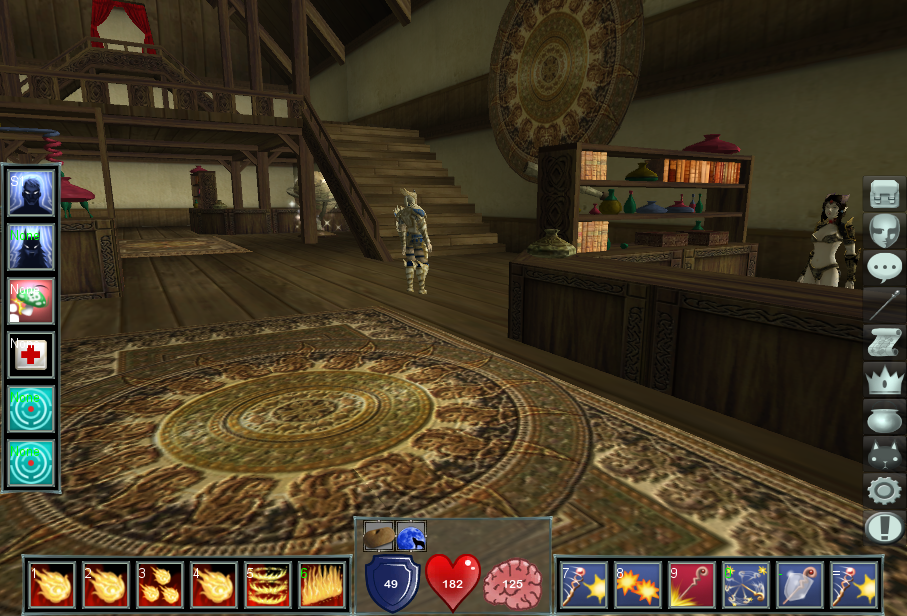
Task: Use the red staff strike slot 9
Action: click(x=691, y=585)
